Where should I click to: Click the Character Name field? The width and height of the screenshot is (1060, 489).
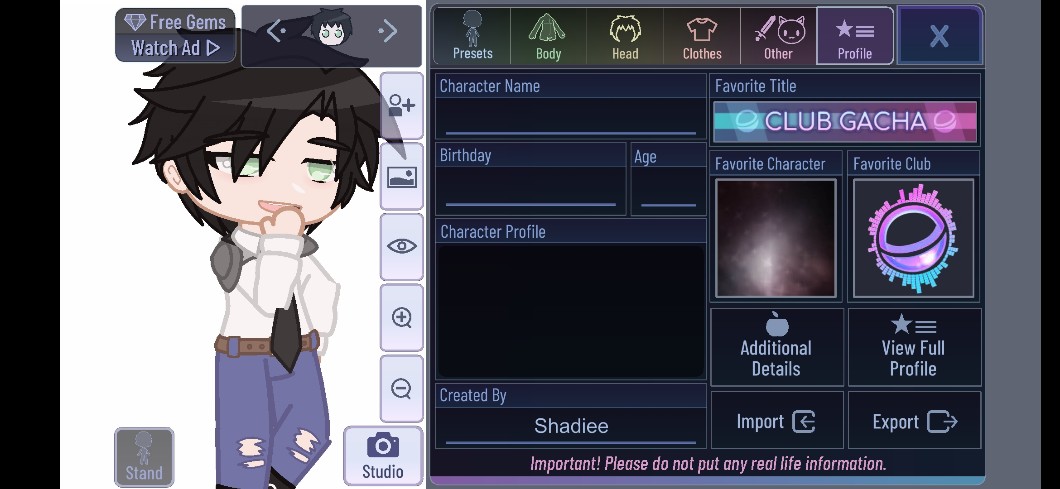coord(571,118)
